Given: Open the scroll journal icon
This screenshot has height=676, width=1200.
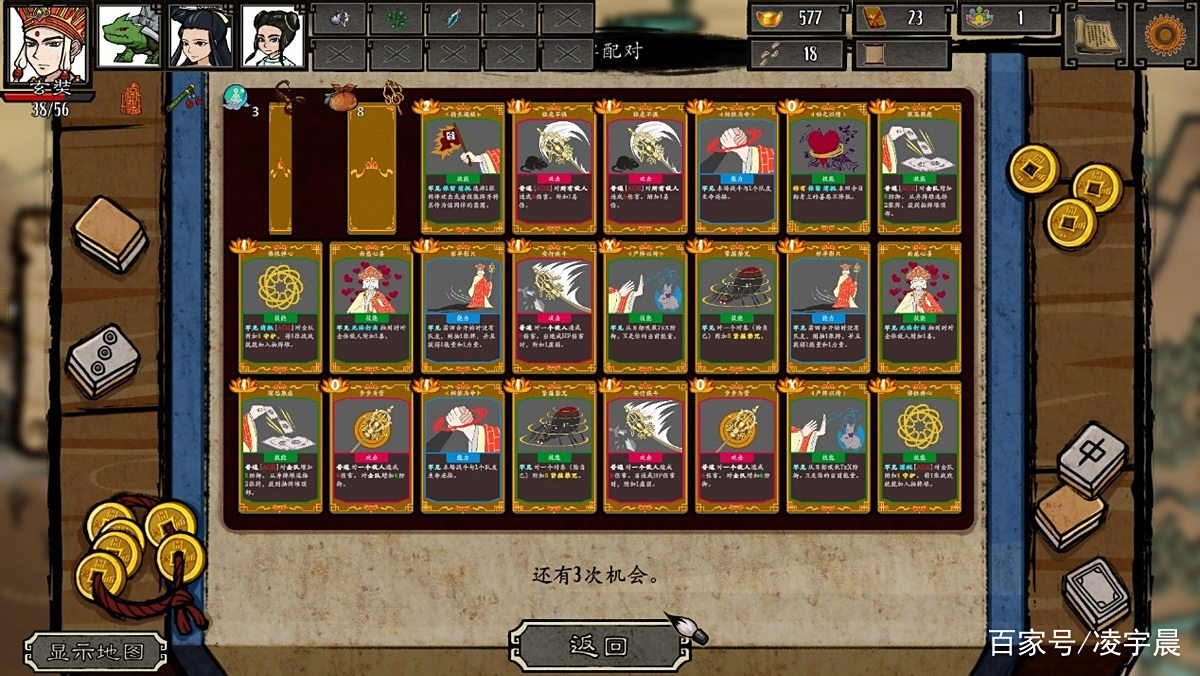Looking at the screenshot, I should tap(1095, 34).
